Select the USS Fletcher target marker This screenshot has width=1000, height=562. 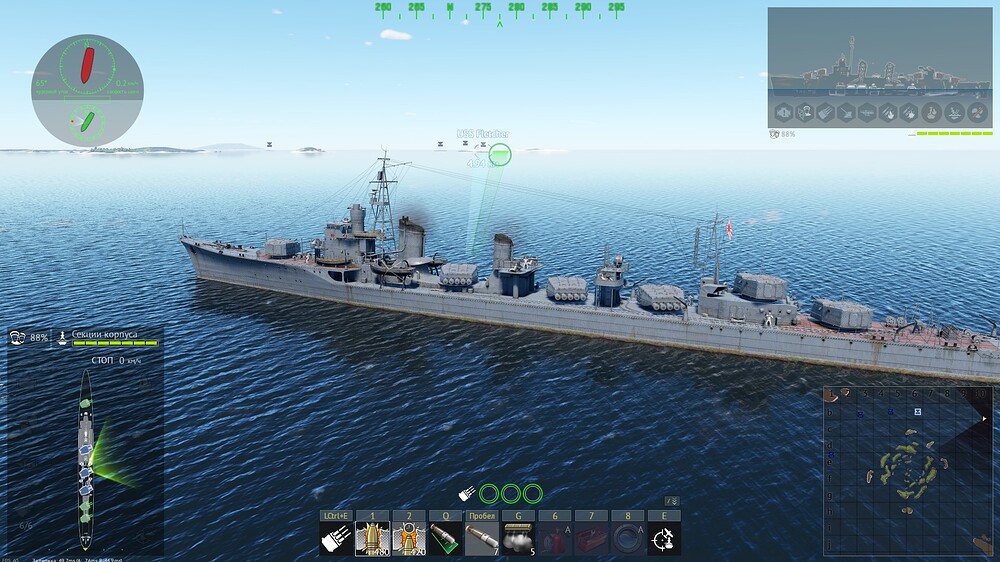[x=500, y=154]
